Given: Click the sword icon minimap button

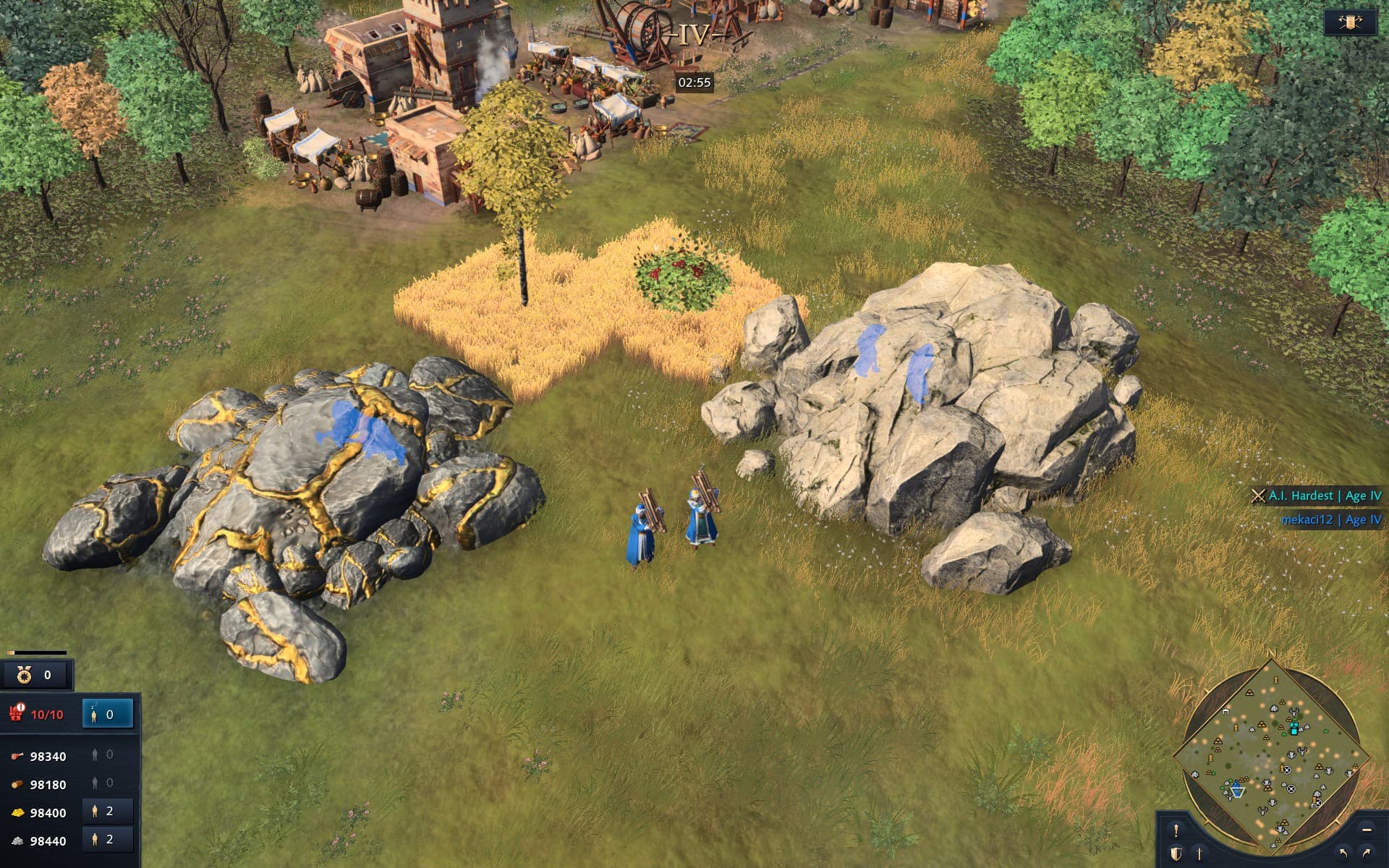Looking at the screenshot, I should (1199, 854).
